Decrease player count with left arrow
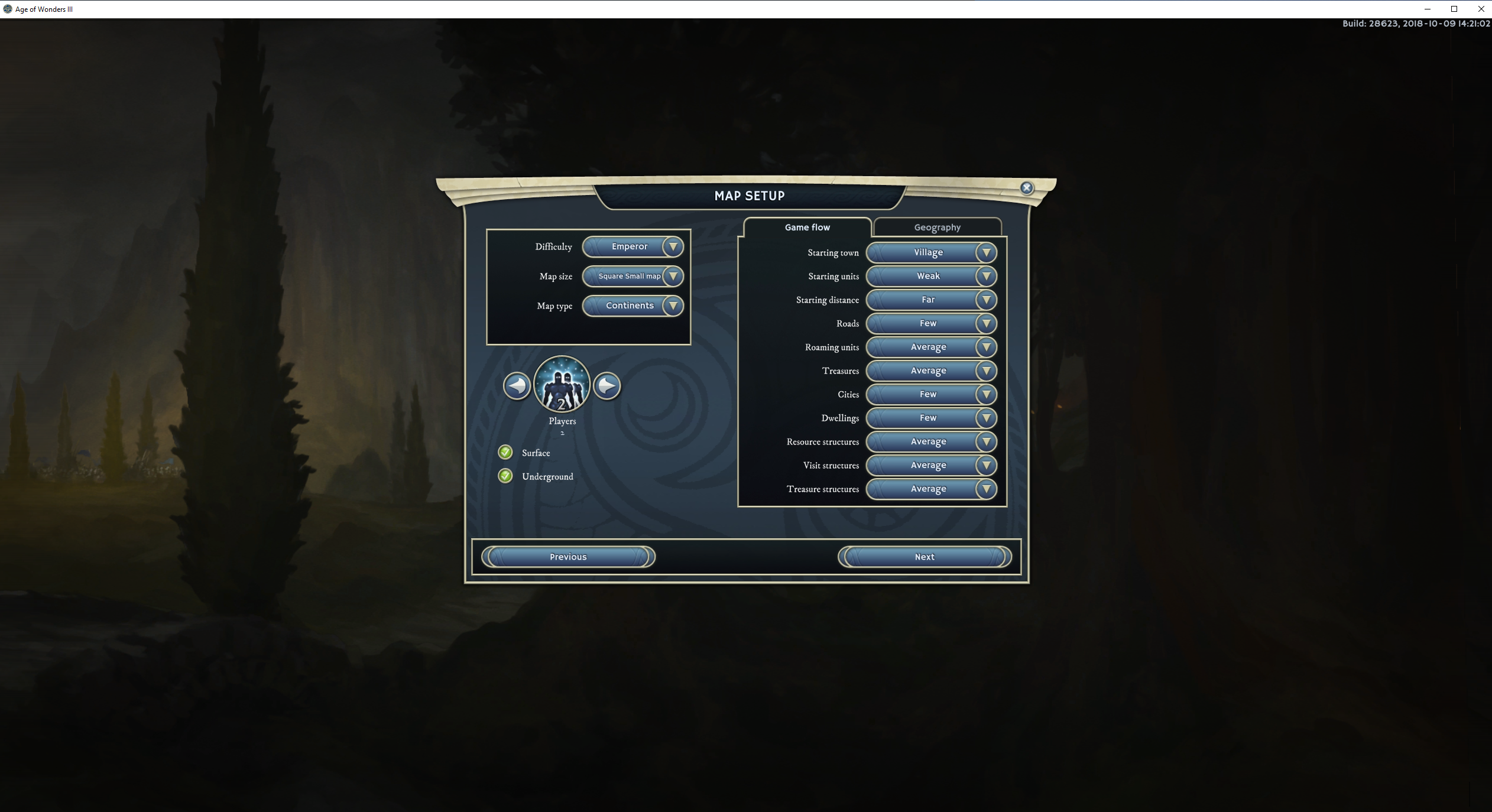 tap(517, 386)
